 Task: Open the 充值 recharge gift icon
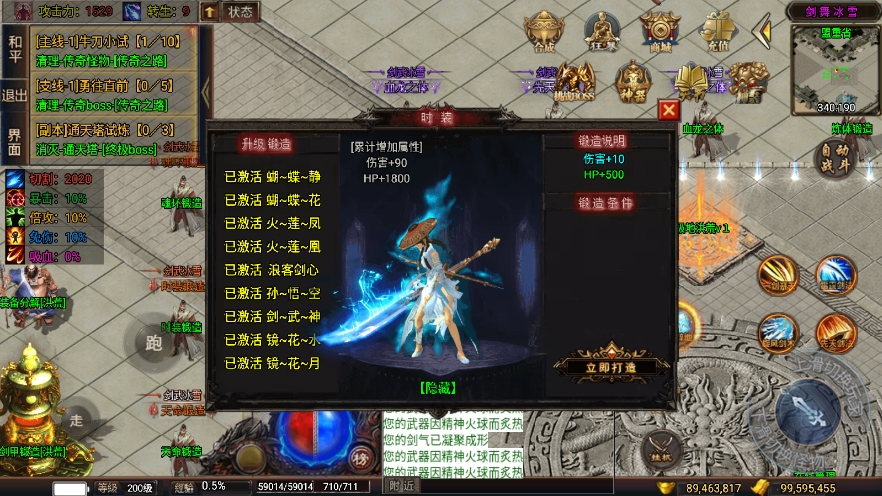tap(717, 32)
